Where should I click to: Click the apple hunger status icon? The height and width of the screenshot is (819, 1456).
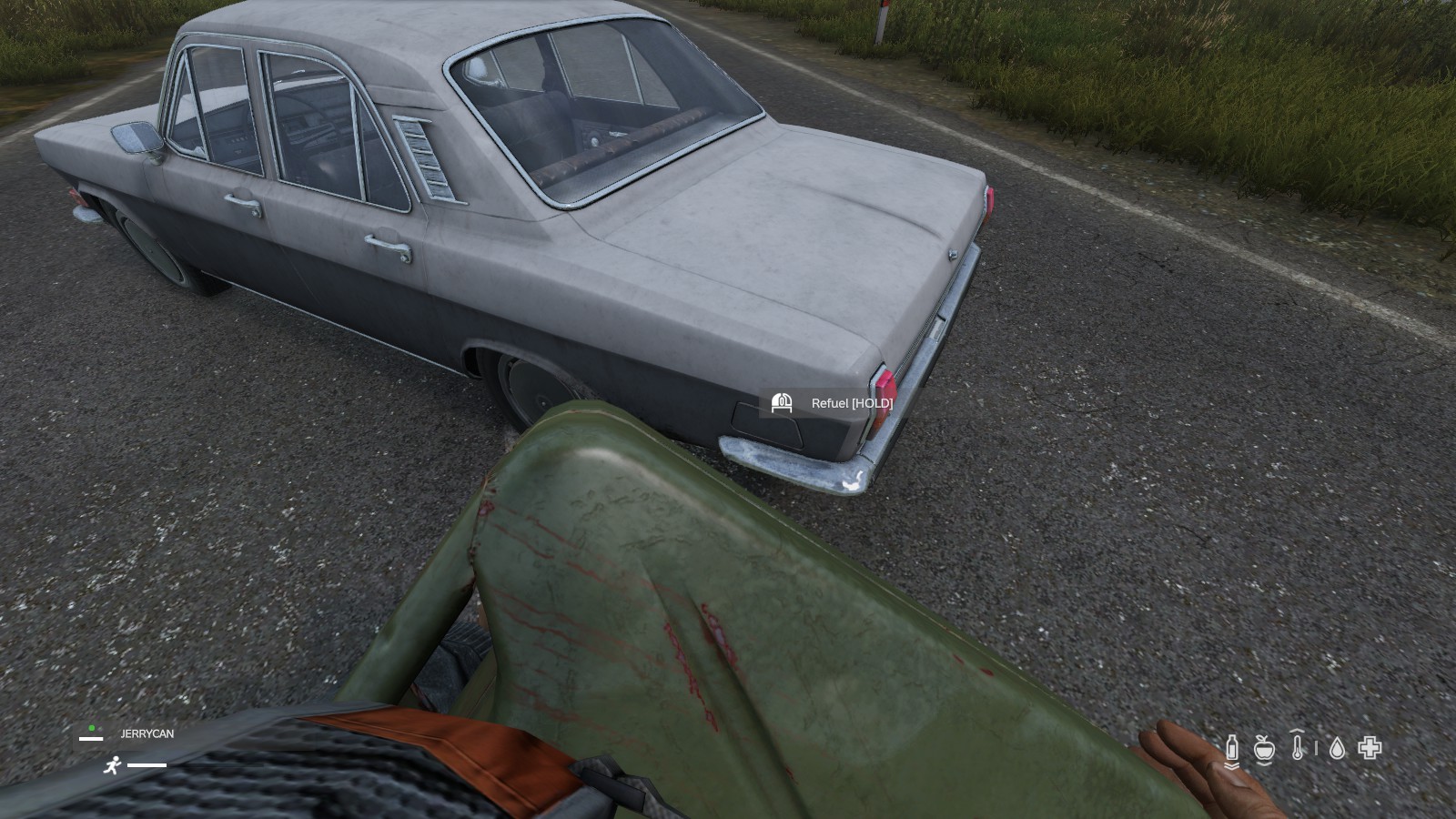[1263, 748]
